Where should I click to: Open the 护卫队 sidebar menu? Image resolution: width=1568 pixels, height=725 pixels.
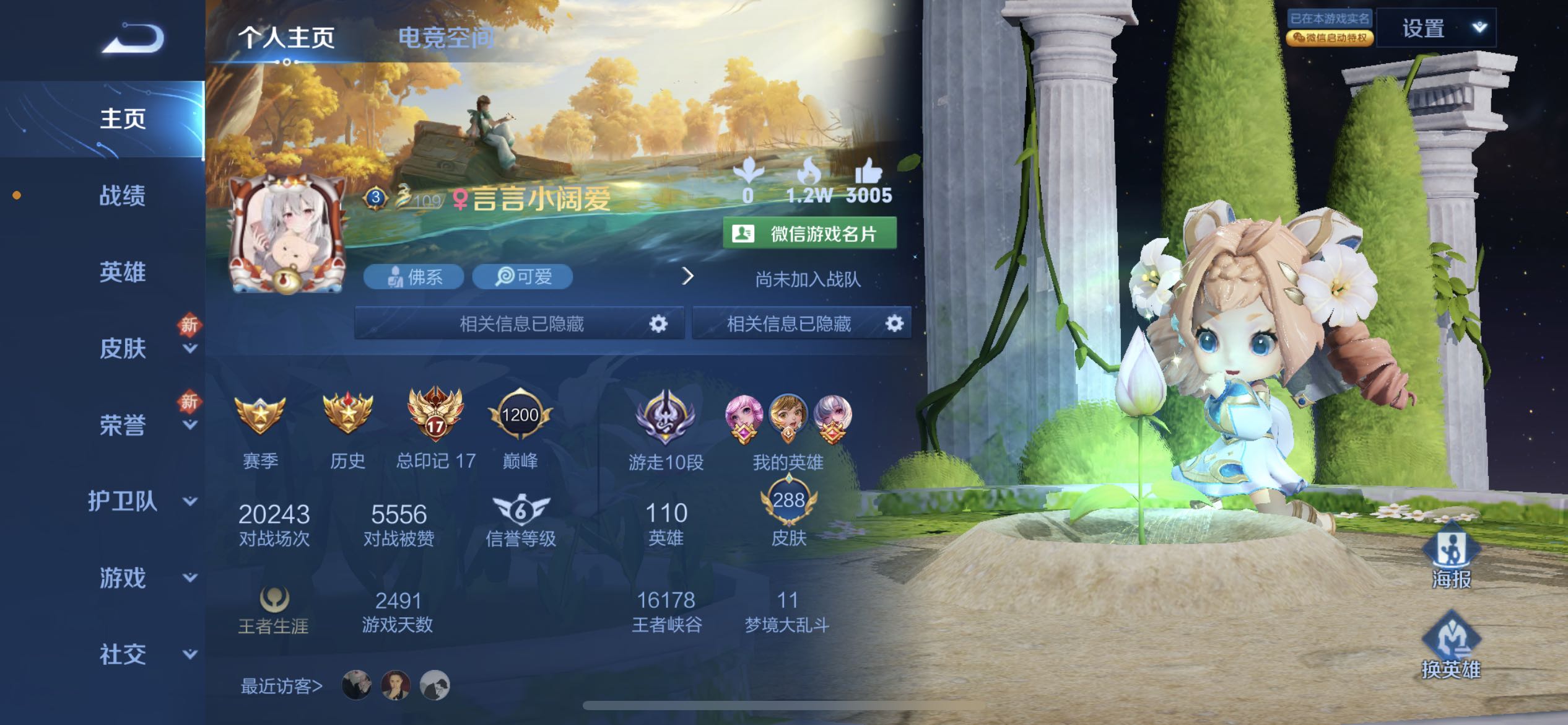tap(123, 501)
